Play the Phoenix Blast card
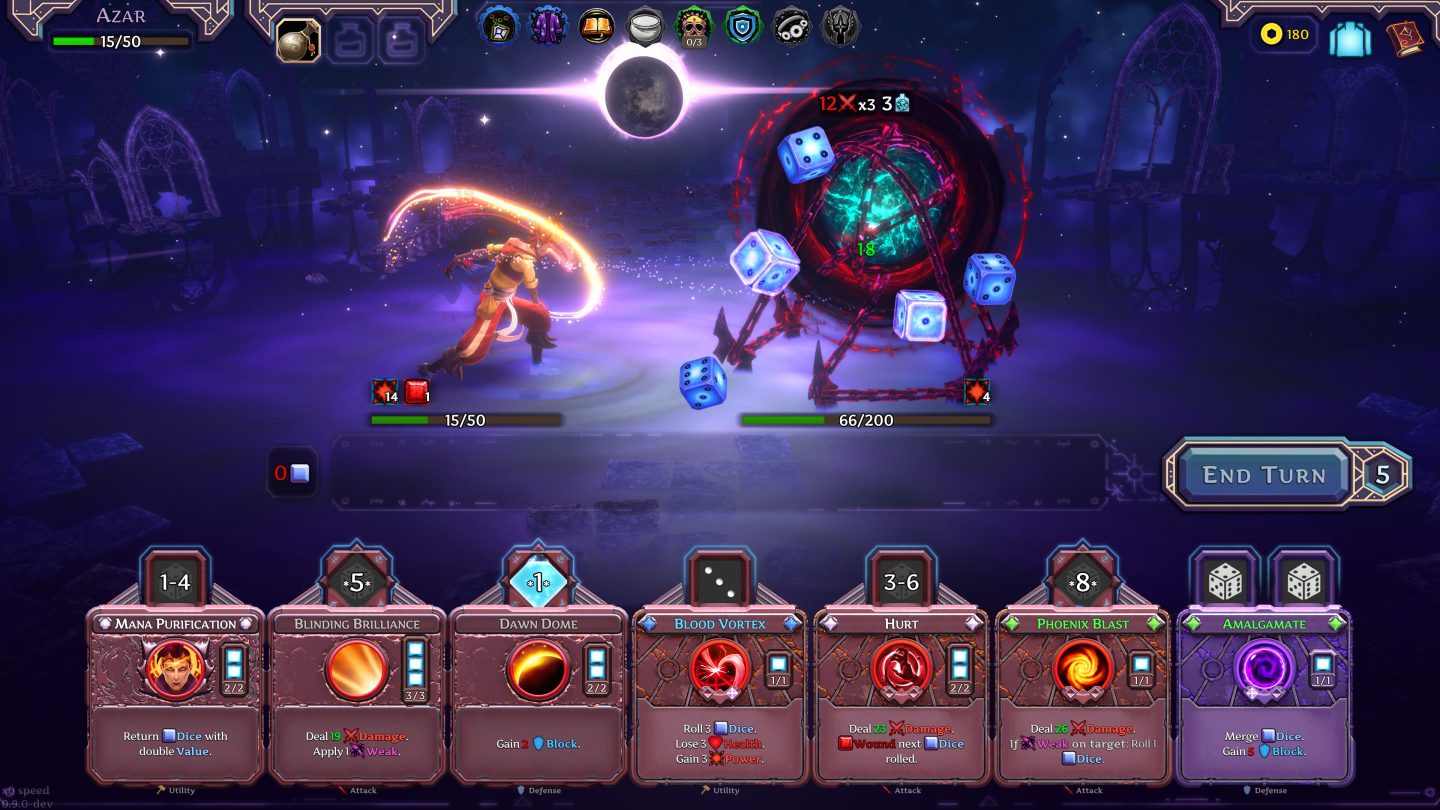Screen dimensions: 1440x810 tap(1080, 690)
